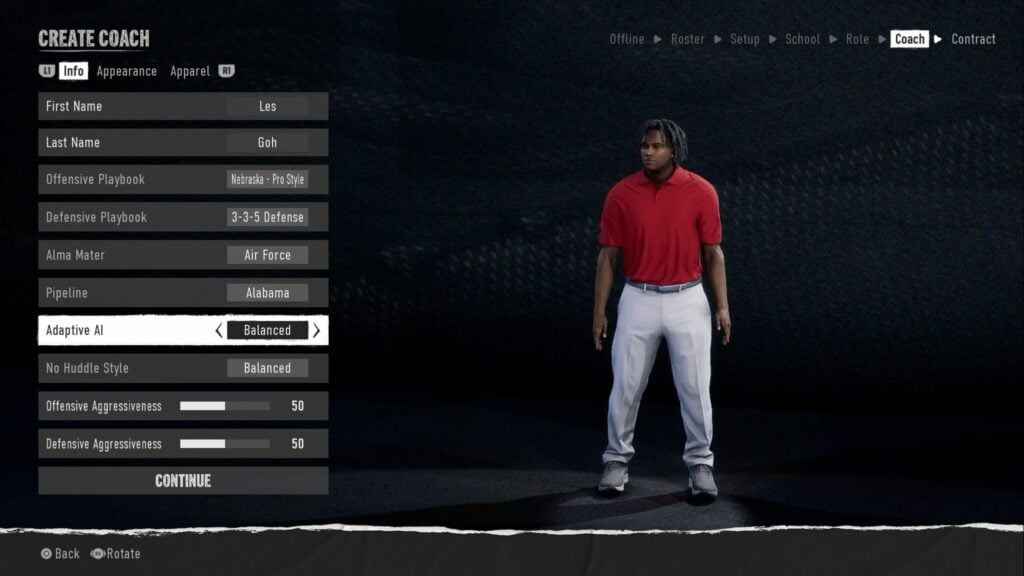Choose the Alma Mater row
1024x576 pixels.
(183, 255)
